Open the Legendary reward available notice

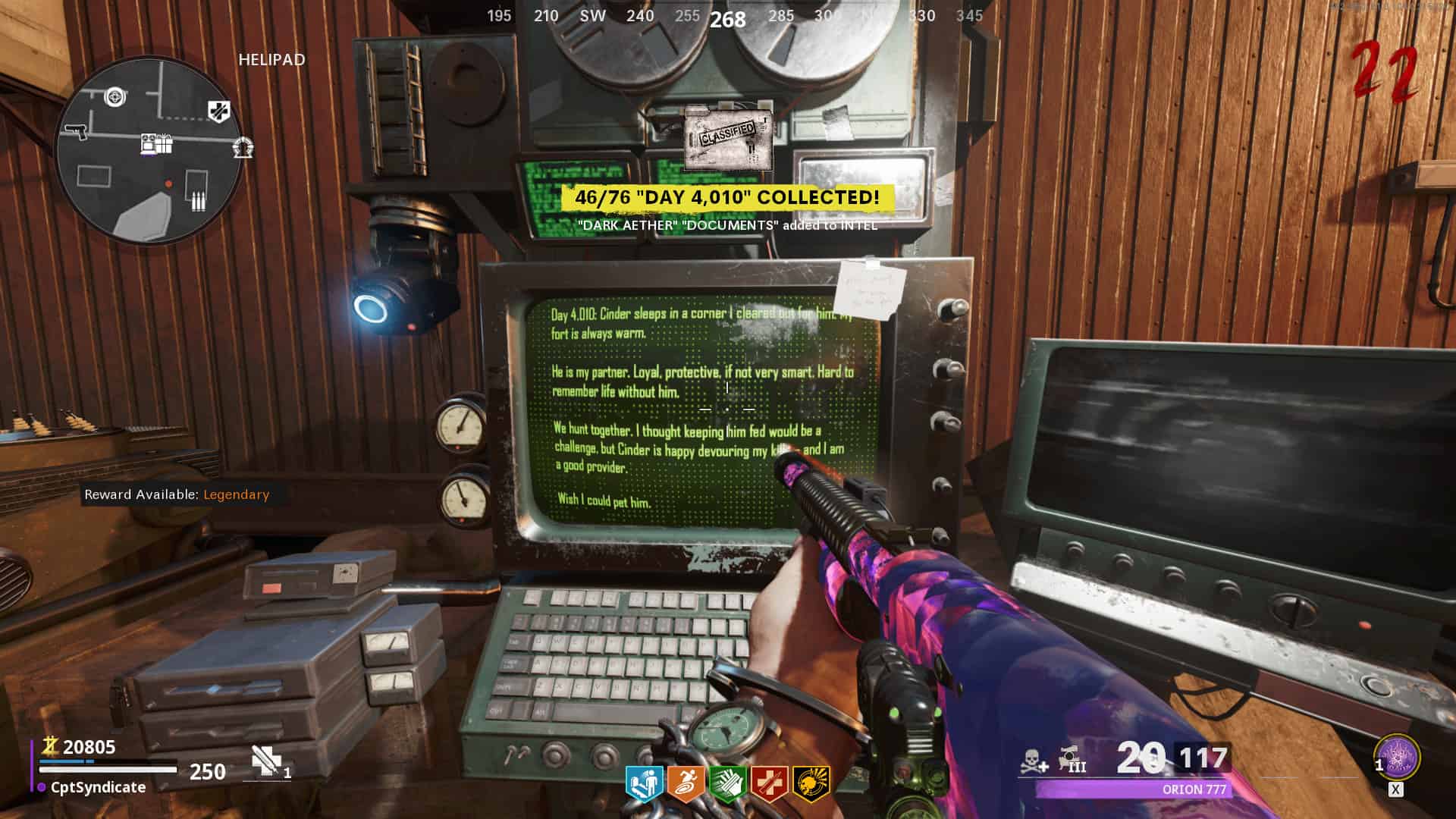(x=177, y=494)
